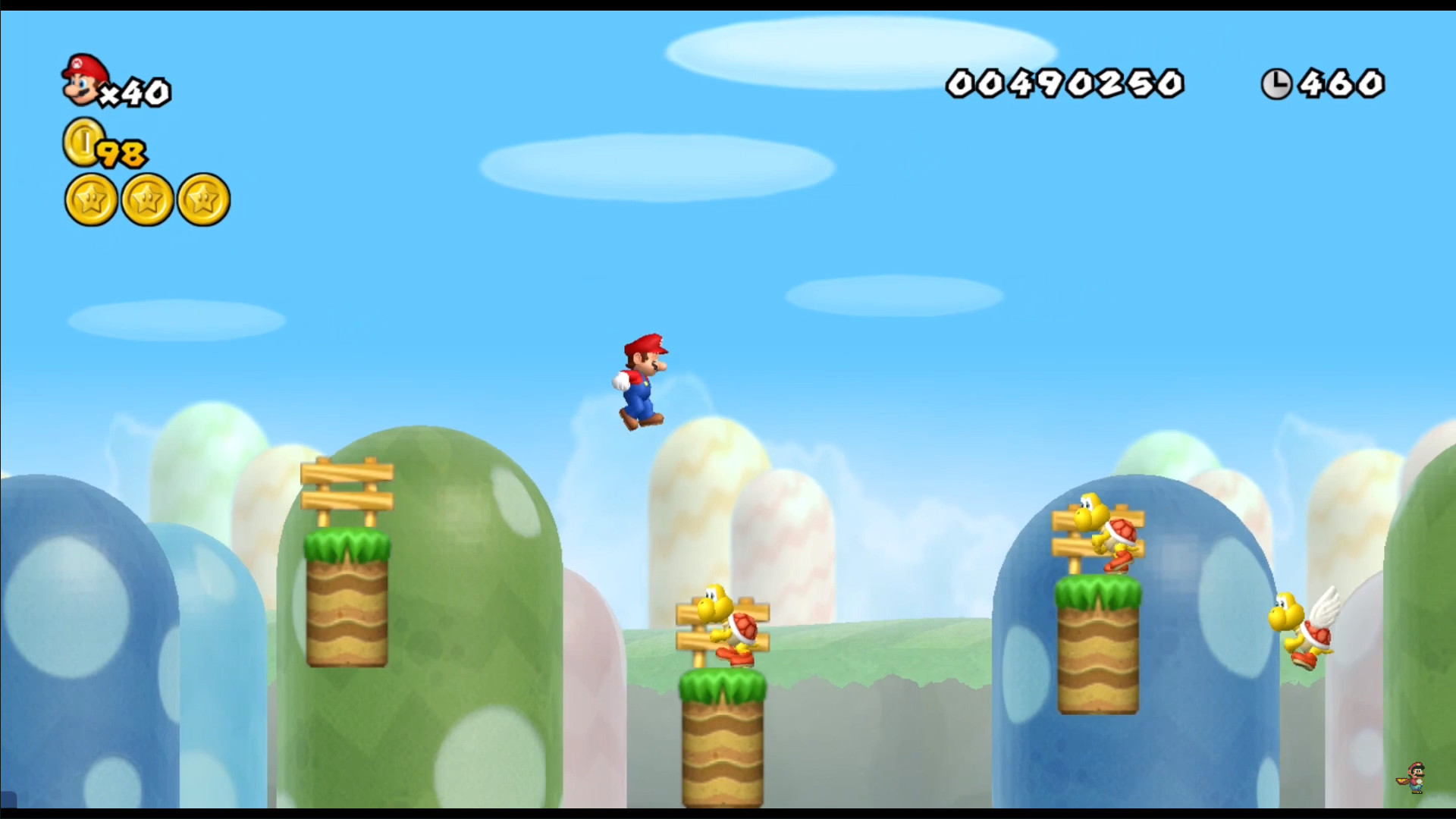
Task: Click the second star coin medal
Action: tap(146, 199)
